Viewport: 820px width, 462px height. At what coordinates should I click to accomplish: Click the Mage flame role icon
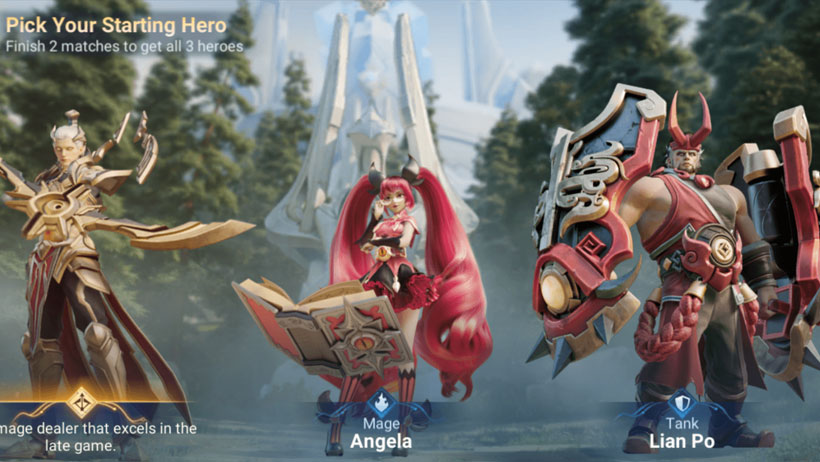[x=381, y=404]
